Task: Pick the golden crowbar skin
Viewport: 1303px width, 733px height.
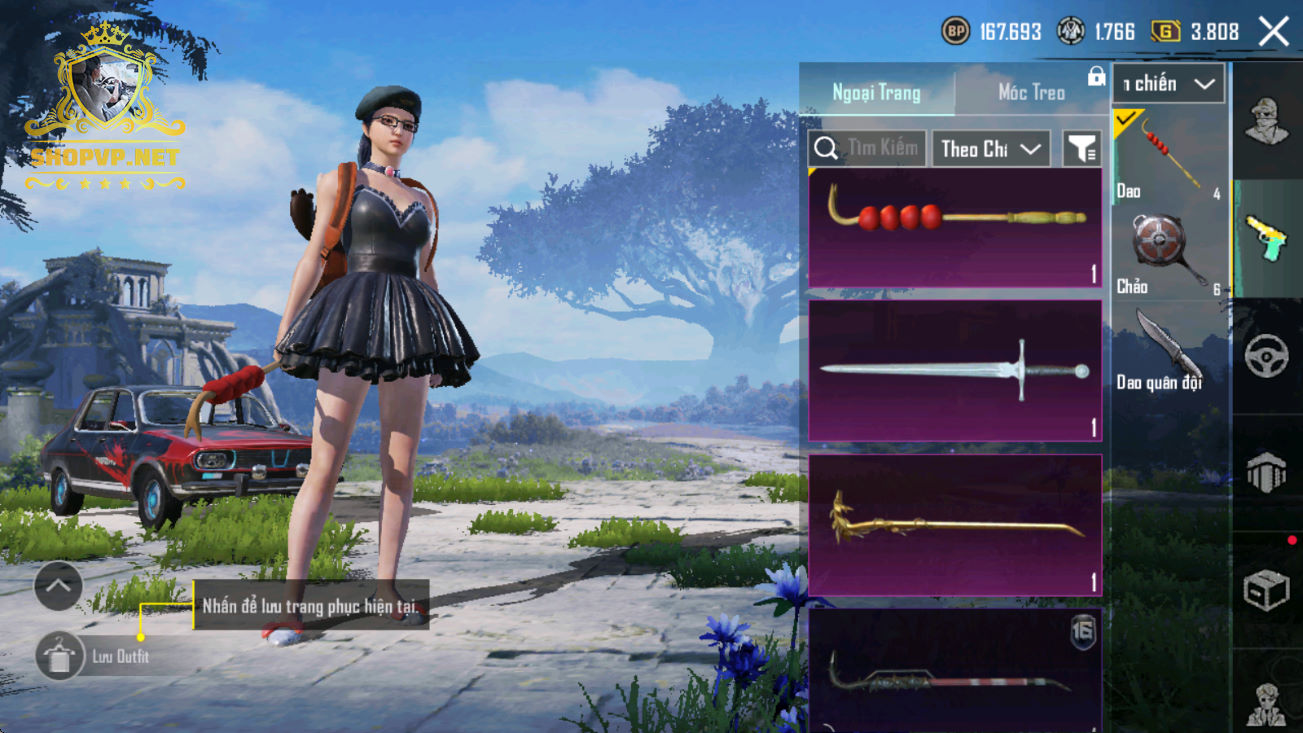Action: pyautogui.click(x=955, y=525)
